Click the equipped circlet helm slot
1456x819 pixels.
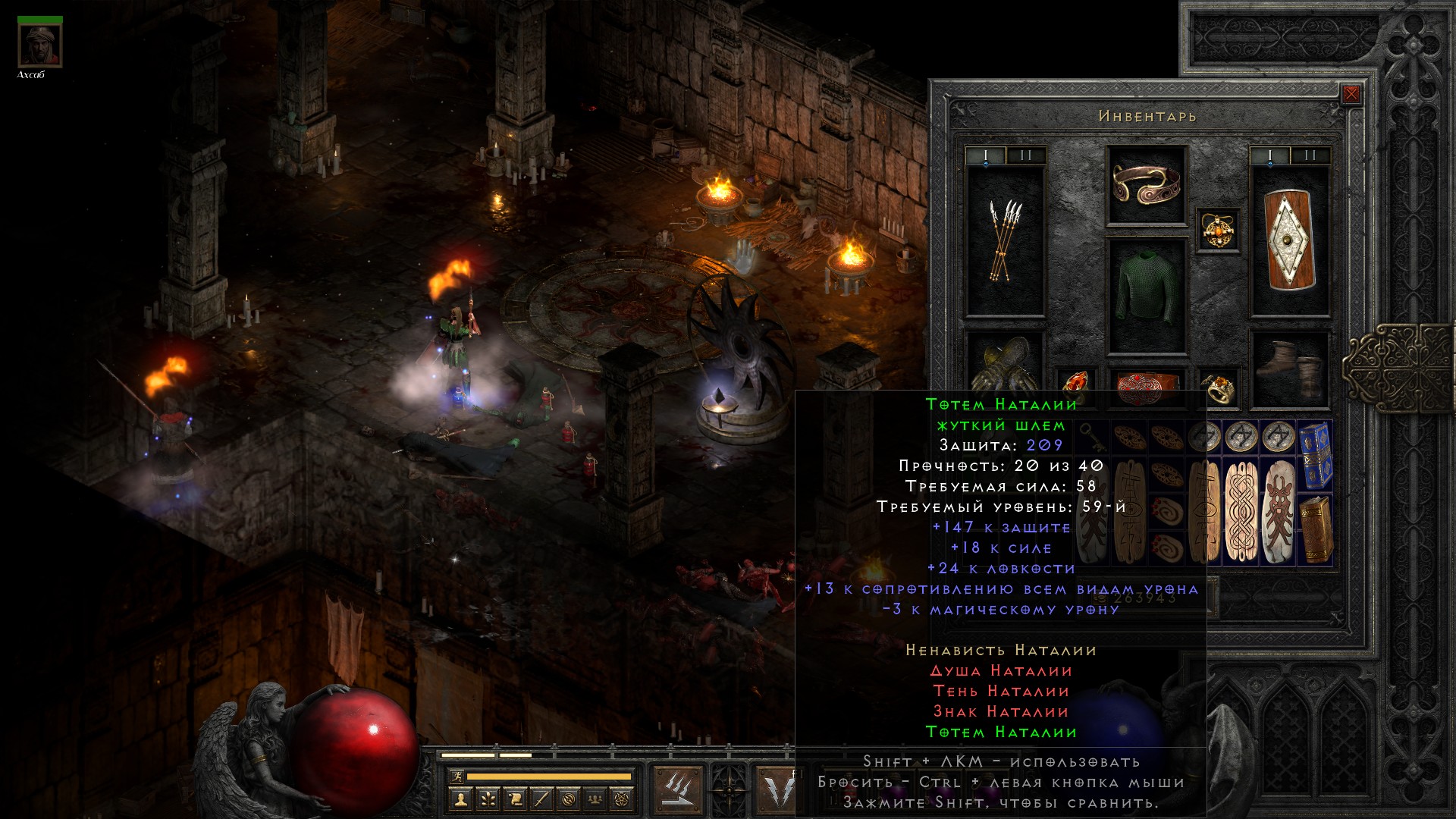(1146, 184)
